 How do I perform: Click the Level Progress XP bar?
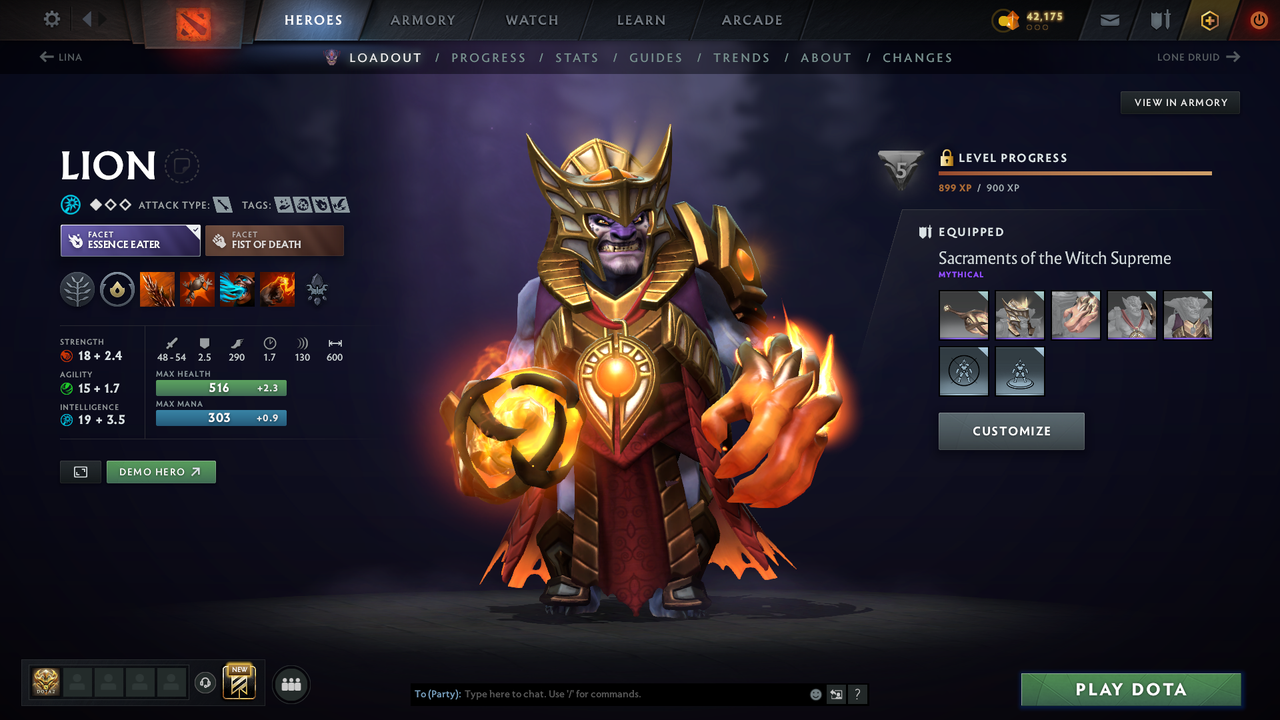click(x=1075, y=172)
